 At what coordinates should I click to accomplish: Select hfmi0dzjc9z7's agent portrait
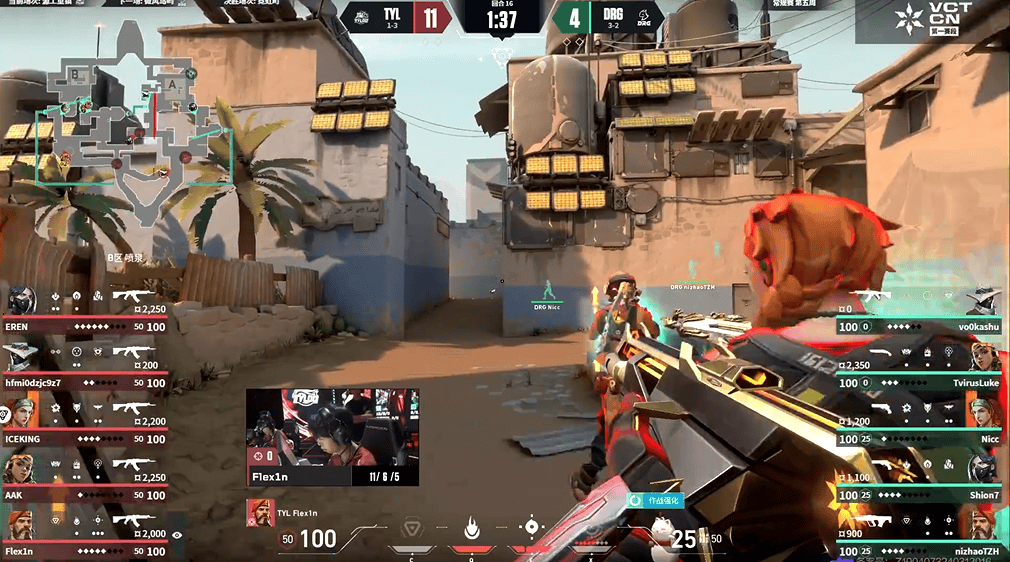pyautogui.click(x=21, y=355)
